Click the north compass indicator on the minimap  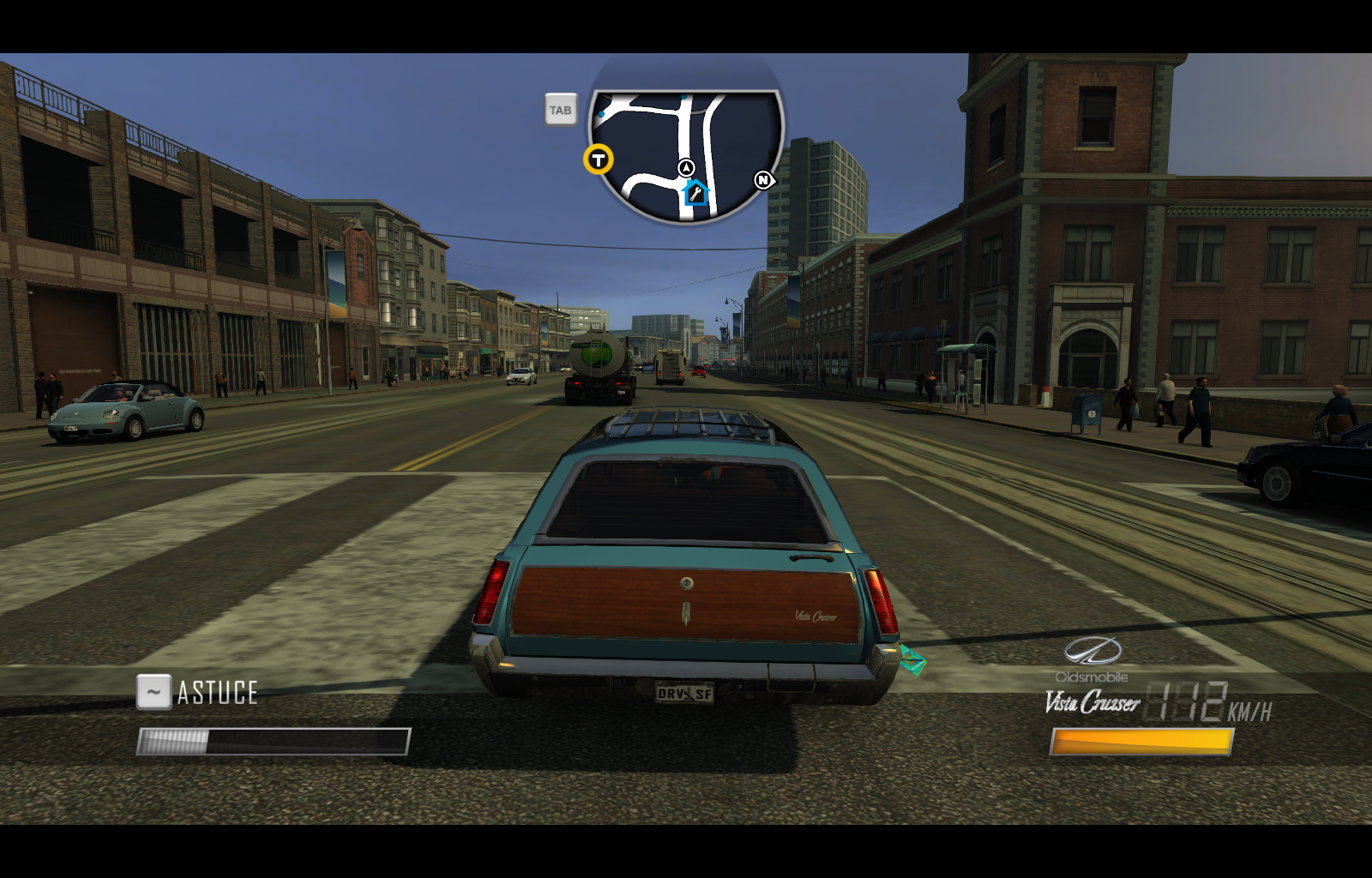tap(763, 181)
